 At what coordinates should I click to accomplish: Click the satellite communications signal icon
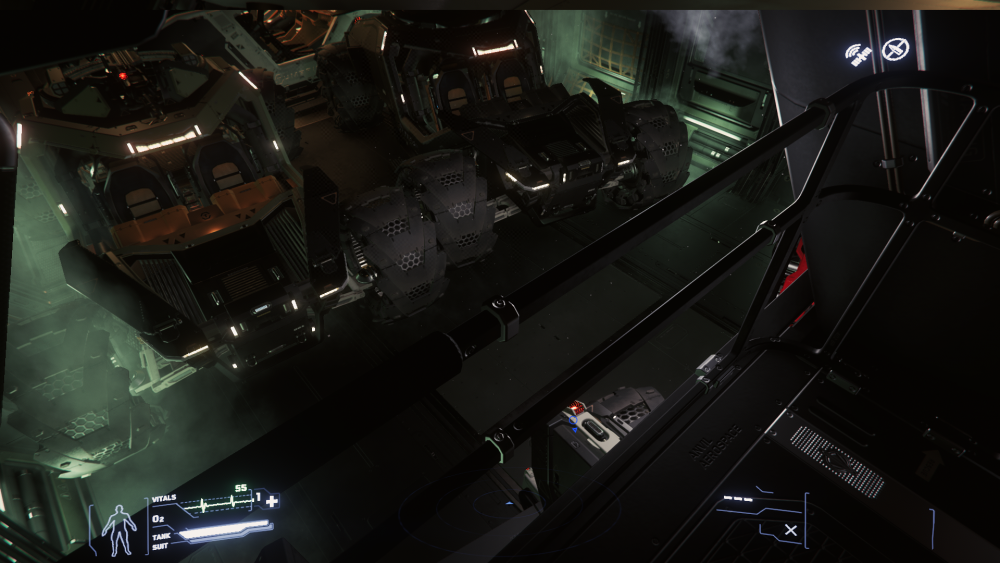859,53
